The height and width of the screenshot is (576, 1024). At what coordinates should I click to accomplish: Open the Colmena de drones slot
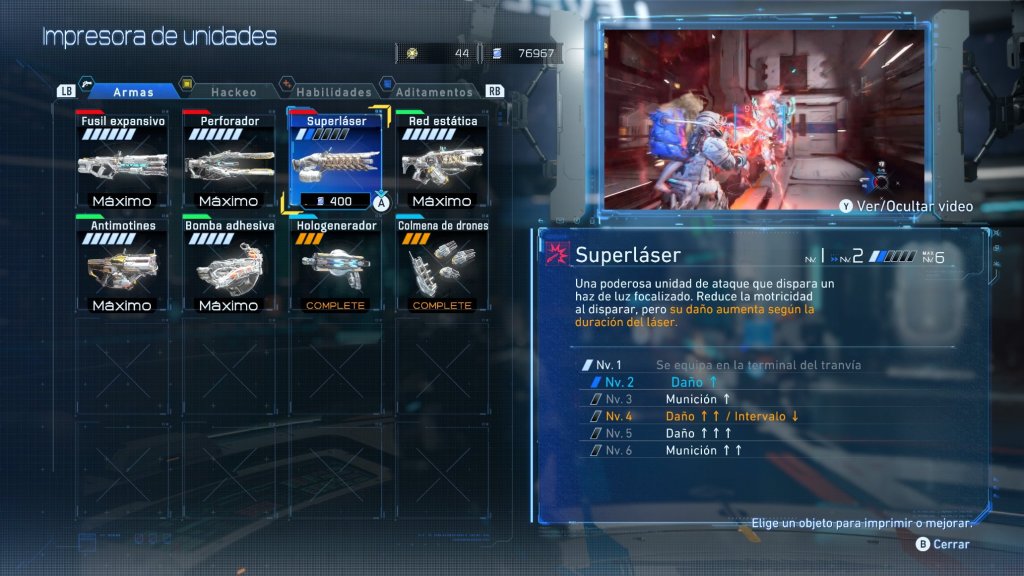click(442, 267)
